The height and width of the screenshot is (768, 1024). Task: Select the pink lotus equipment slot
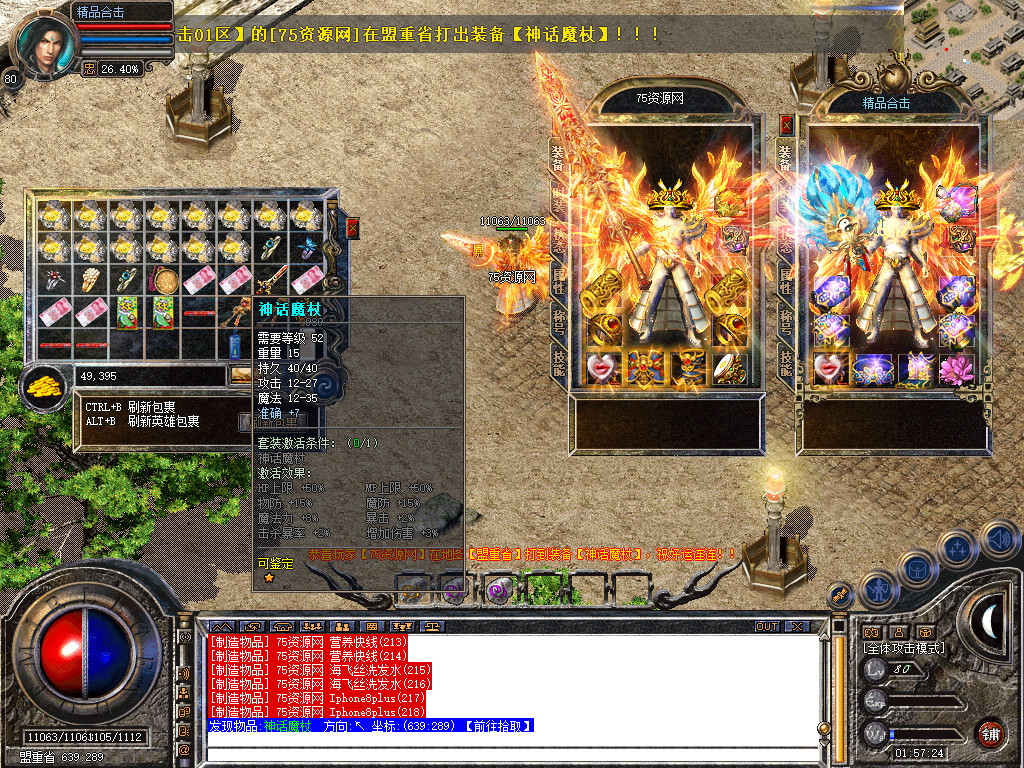955,368
